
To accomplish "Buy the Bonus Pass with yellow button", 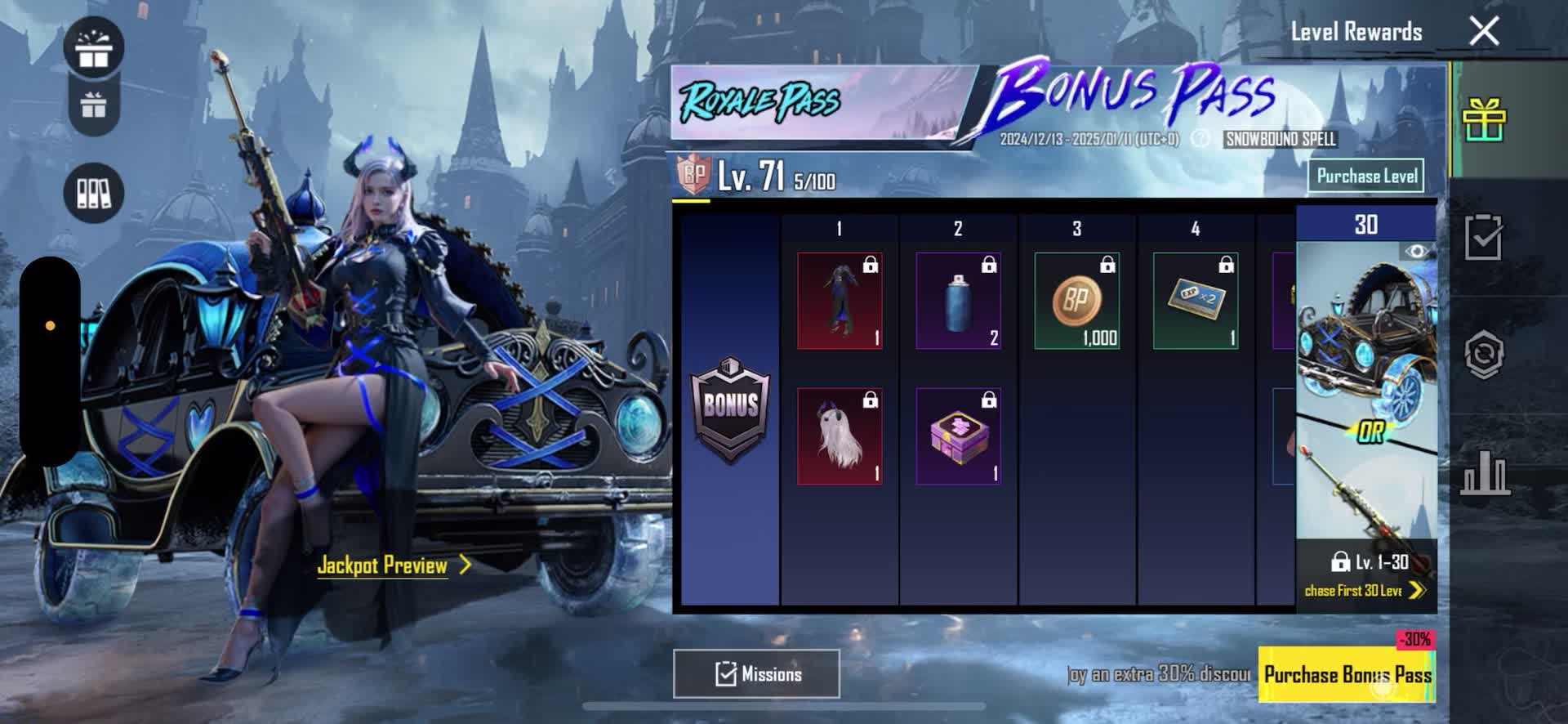I will tap(1347, 674).
